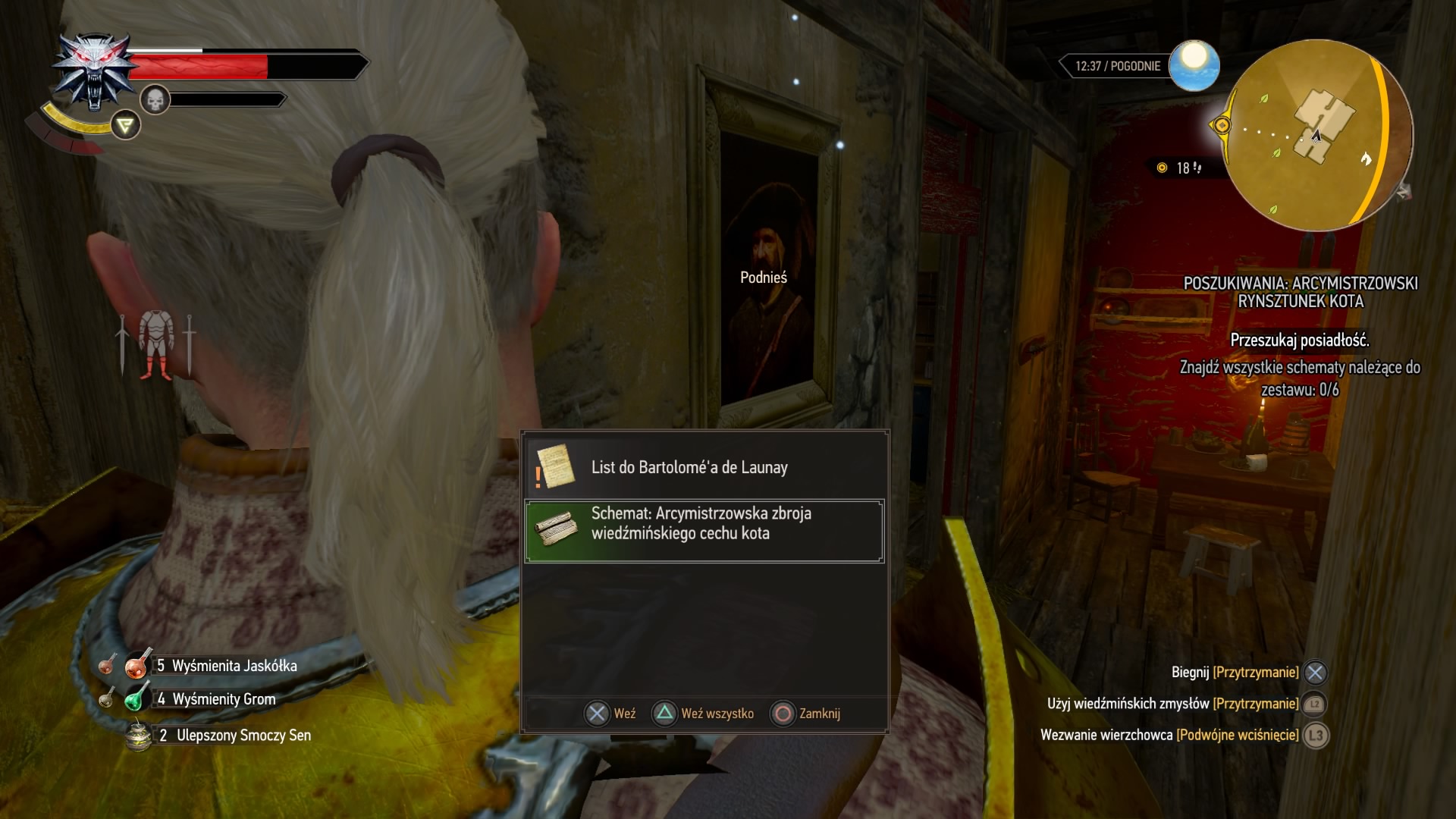The height and width of the screenshot is (819, 1456).
Task: Open the tracked quest Poszukiwania: Arcymistrzowski Rynsztunek Kota
Action: (1300, 292)
